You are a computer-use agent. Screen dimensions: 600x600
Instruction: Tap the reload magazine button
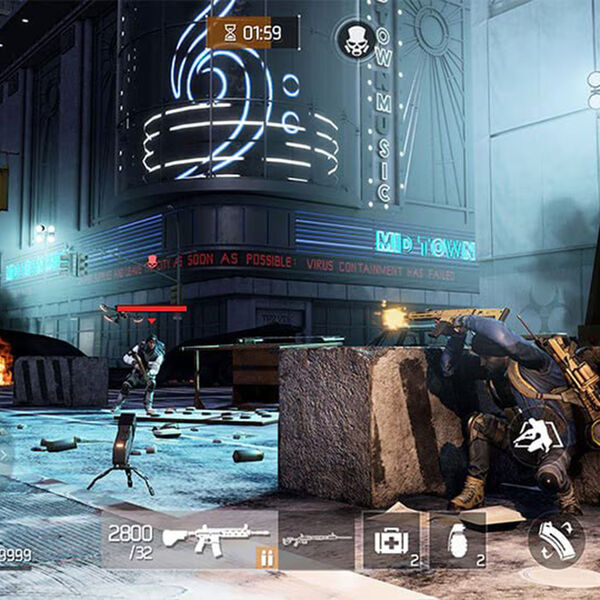[557, 541]
